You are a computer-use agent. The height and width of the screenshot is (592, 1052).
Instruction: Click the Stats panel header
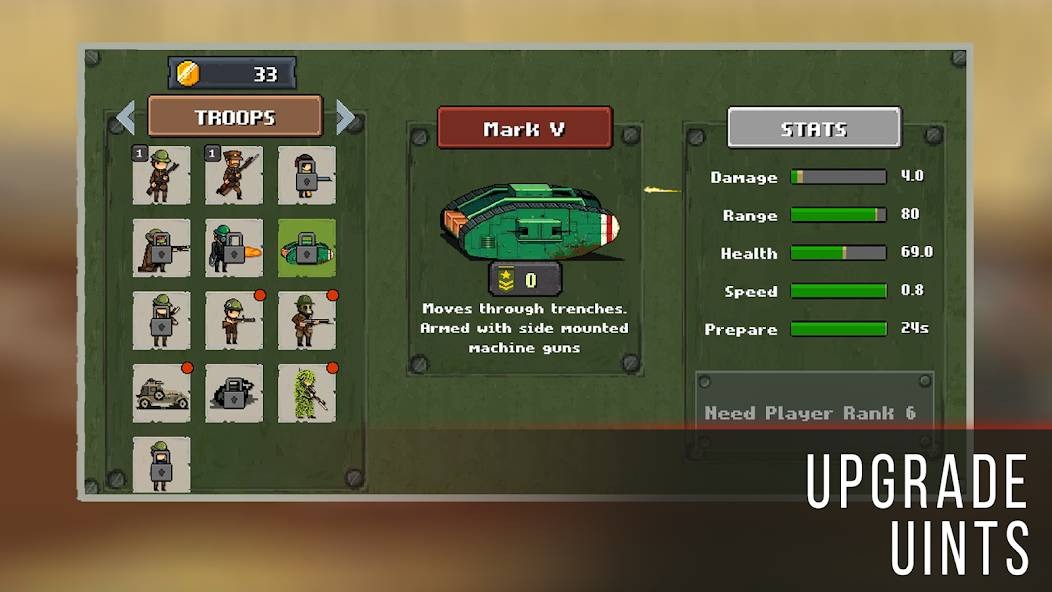[814, 128]
